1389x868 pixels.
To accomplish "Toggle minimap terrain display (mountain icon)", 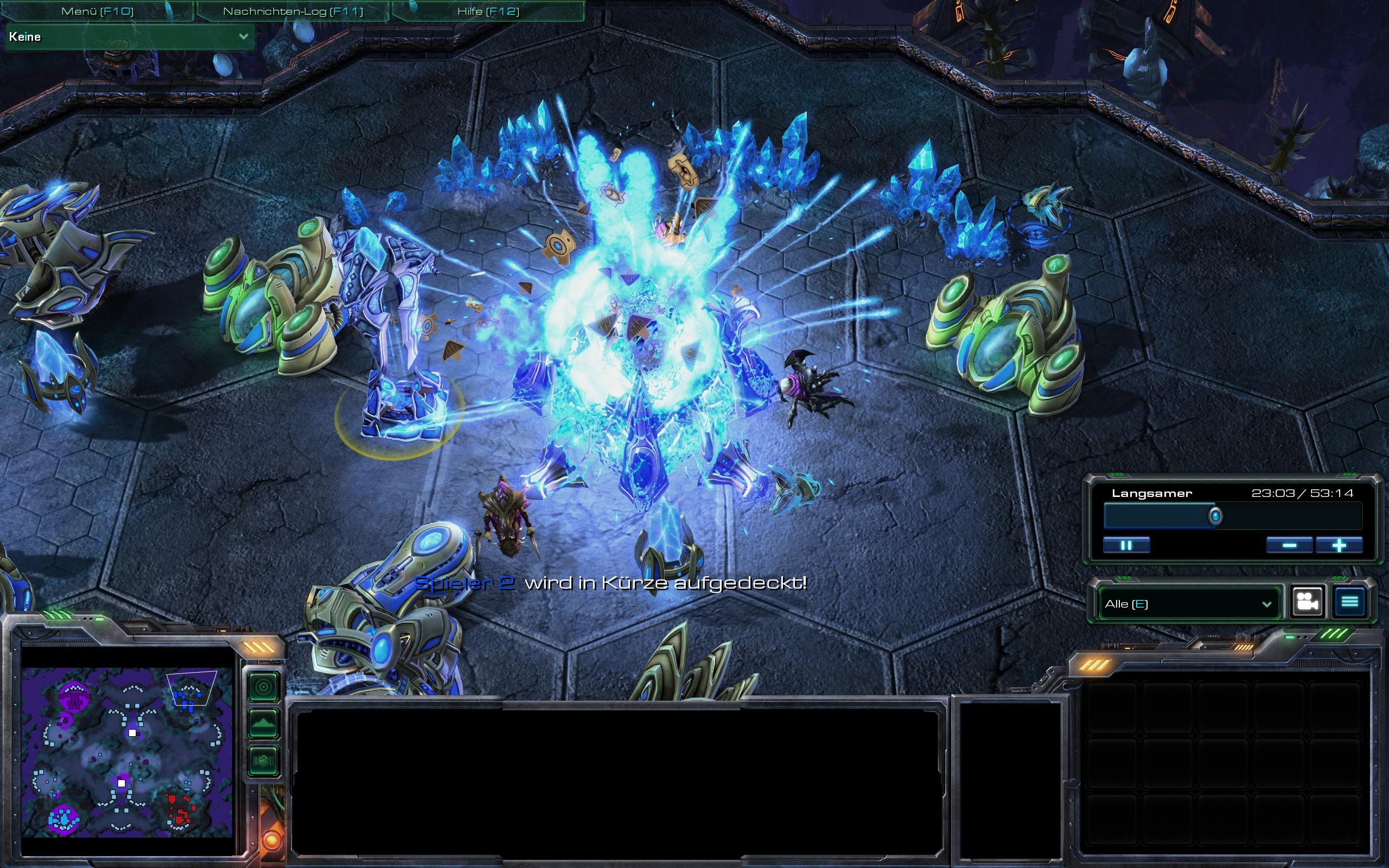I will [x=264, y=724].
